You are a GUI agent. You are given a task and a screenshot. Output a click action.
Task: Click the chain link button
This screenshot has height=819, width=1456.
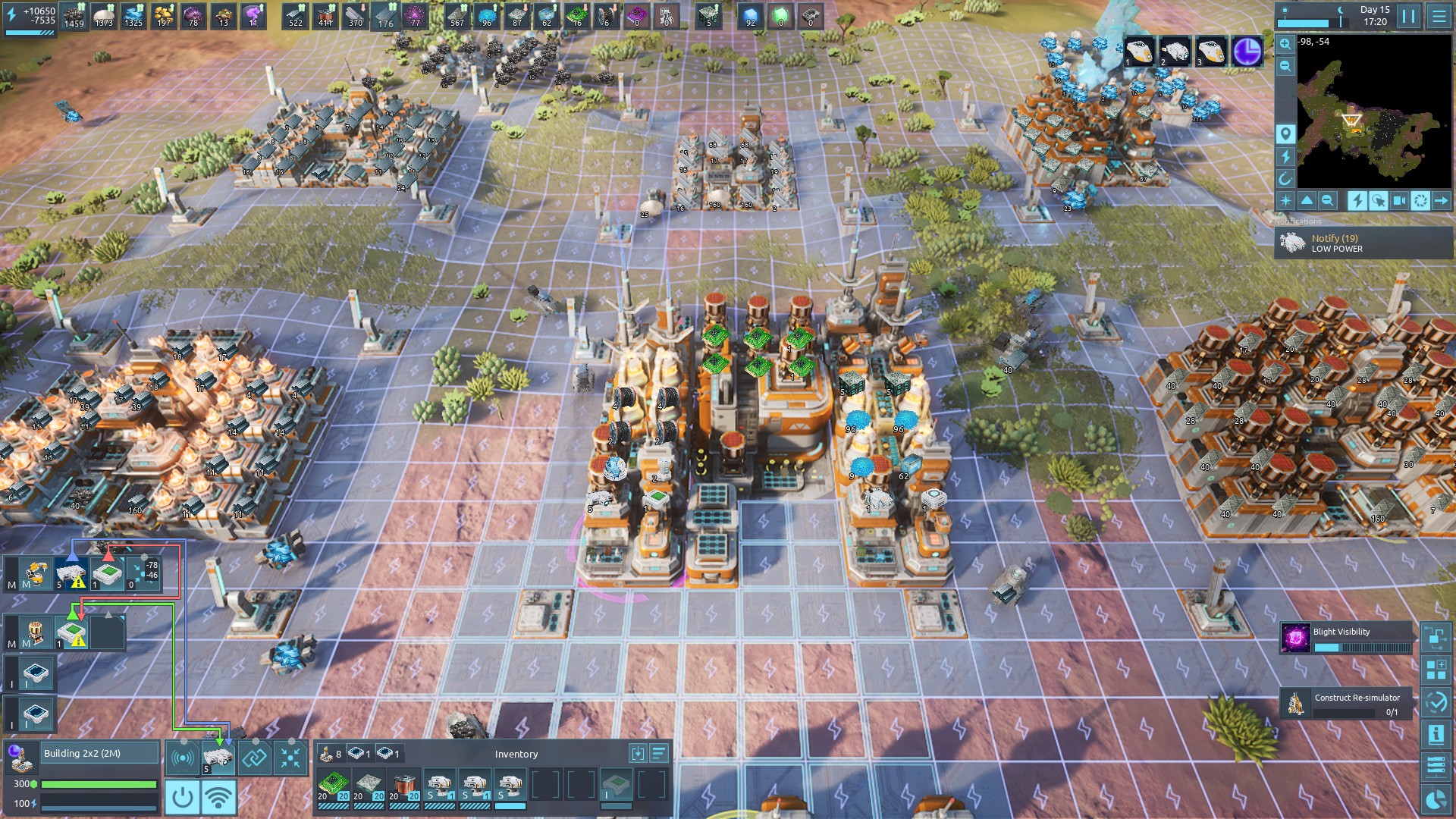point(254,758)
